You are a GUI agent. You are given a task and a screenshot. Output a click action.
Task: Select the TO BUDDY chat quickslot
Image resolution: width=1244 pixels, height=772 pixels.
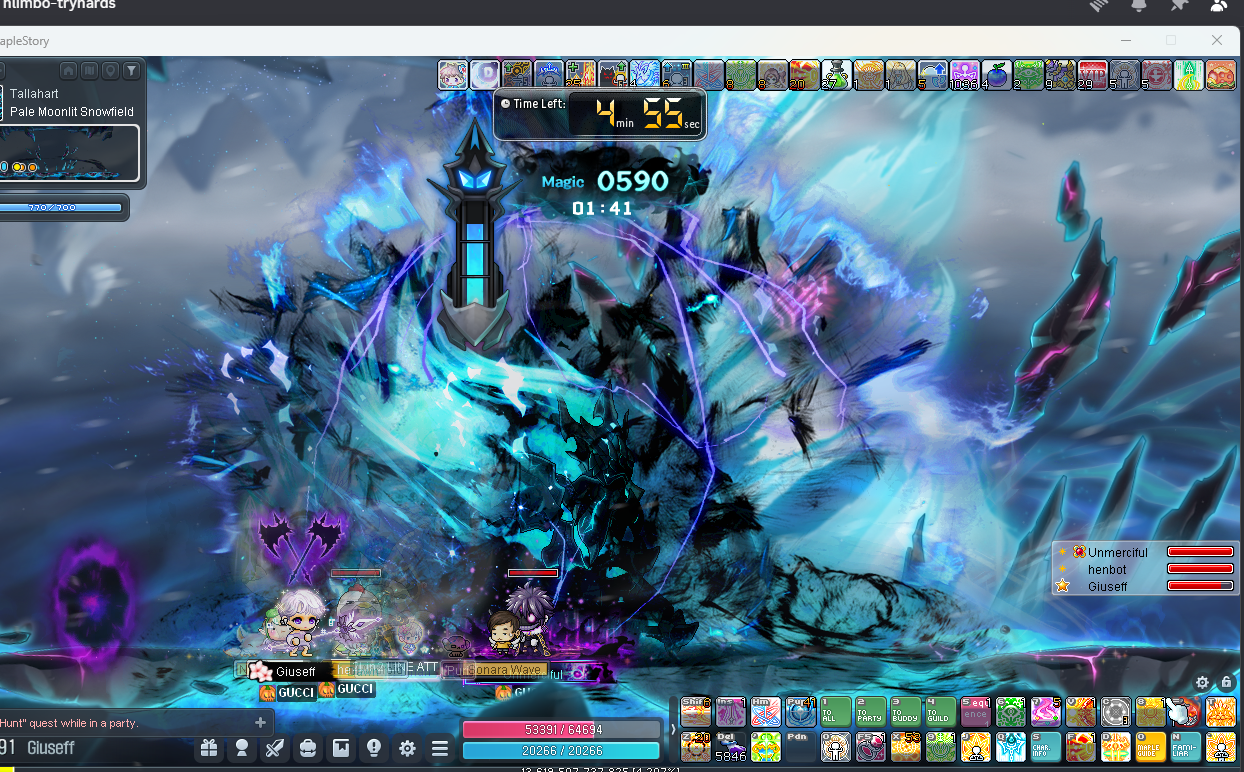[x=906, y=712]
